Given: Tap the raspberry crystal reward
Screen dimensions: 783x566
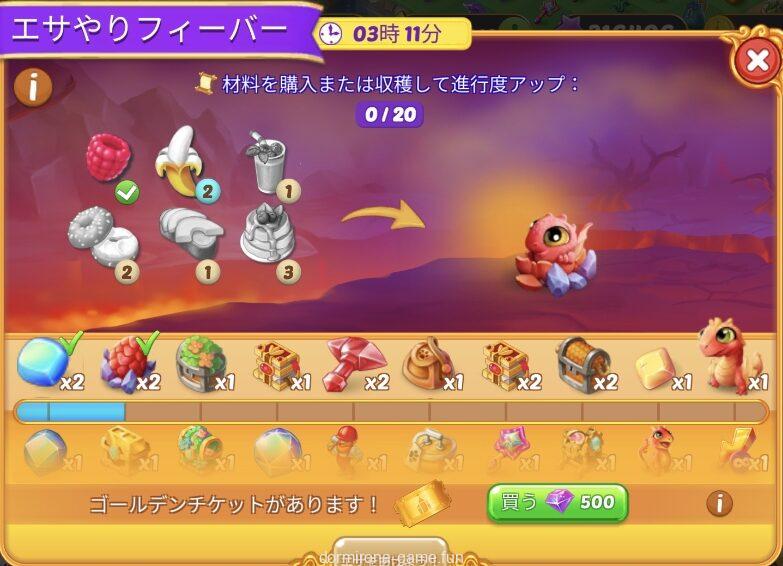Looking at the screenshot, I should (x=123, y=364).
